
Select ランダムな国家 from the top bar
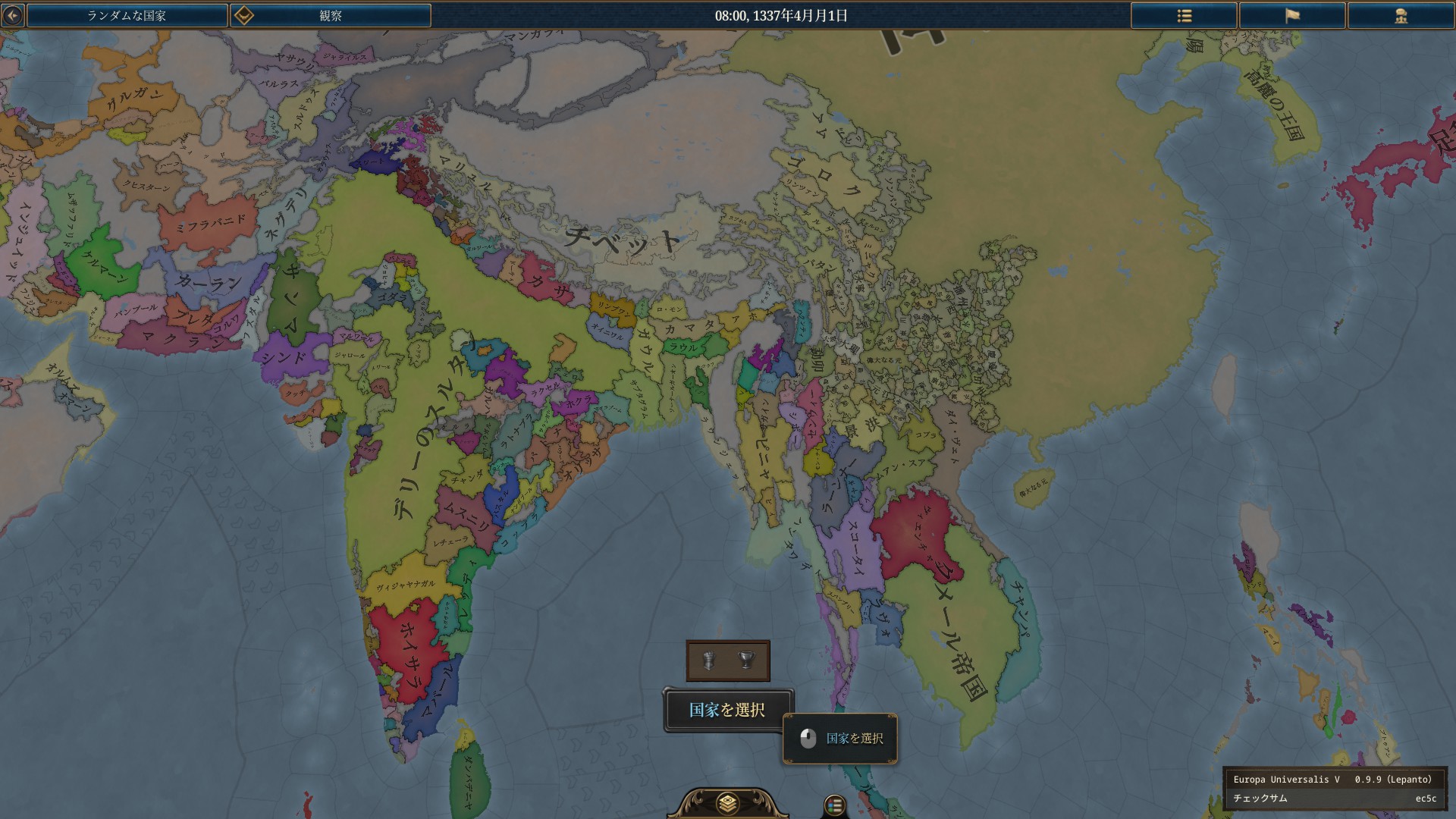(x=127, y=14)
